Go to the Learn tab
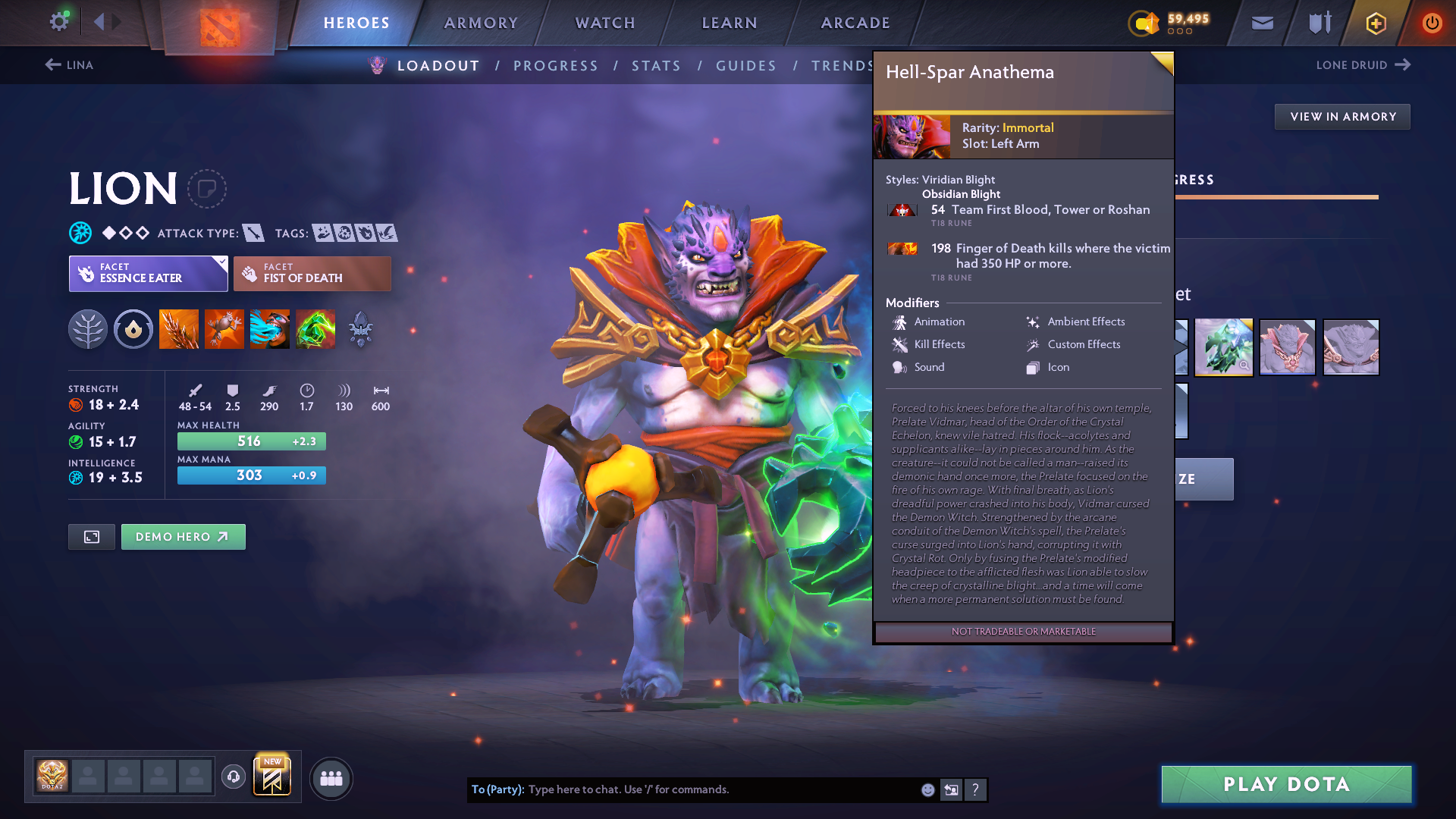The width and height of the screenshot is (1456, 819). tap(730, 23)
